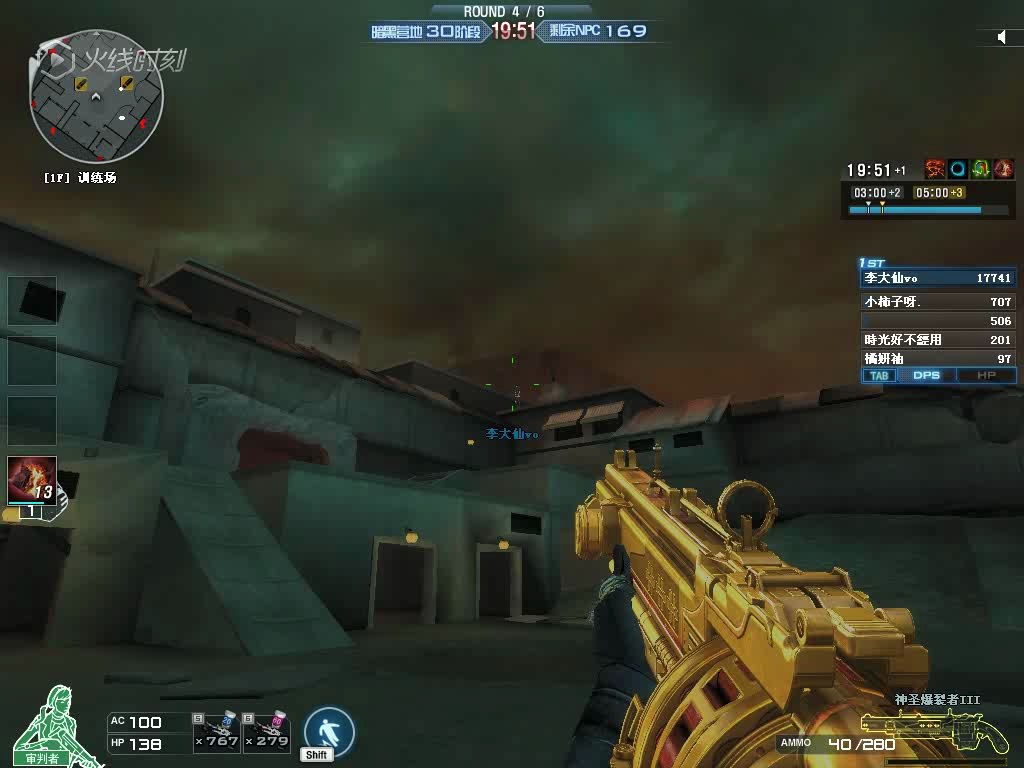Activate the fiery skill icon showing 13
The width and height of the screenshot is (1024, 768).
click(x=32, y=480)
